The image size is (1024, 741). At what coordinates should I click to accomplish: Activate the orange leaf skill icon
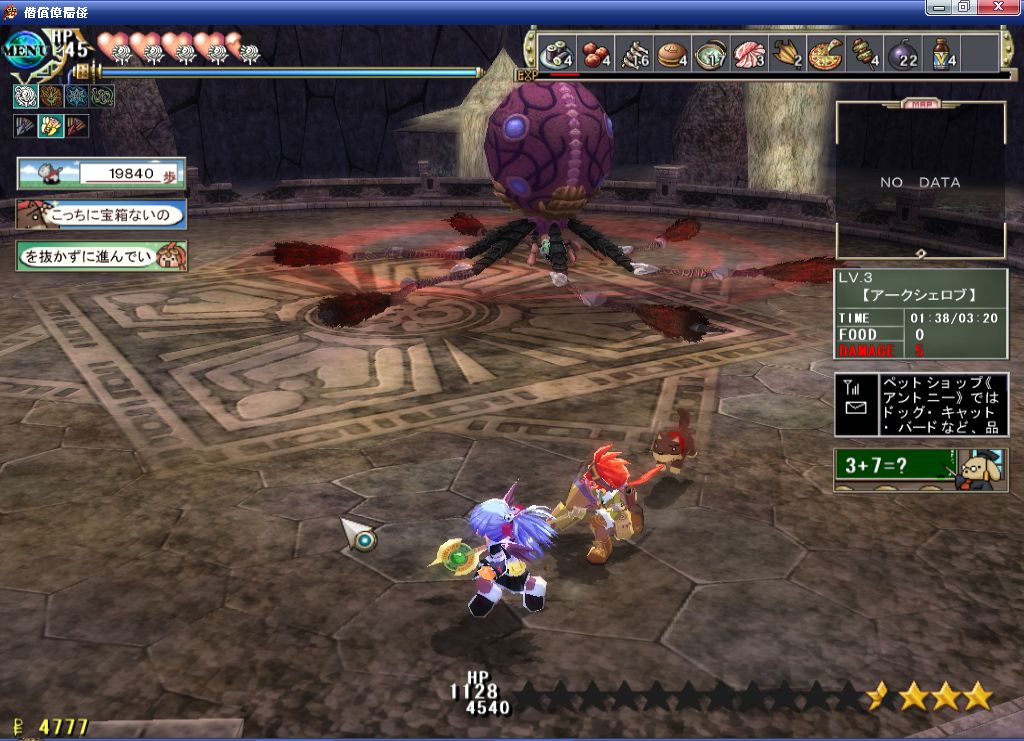51,96
